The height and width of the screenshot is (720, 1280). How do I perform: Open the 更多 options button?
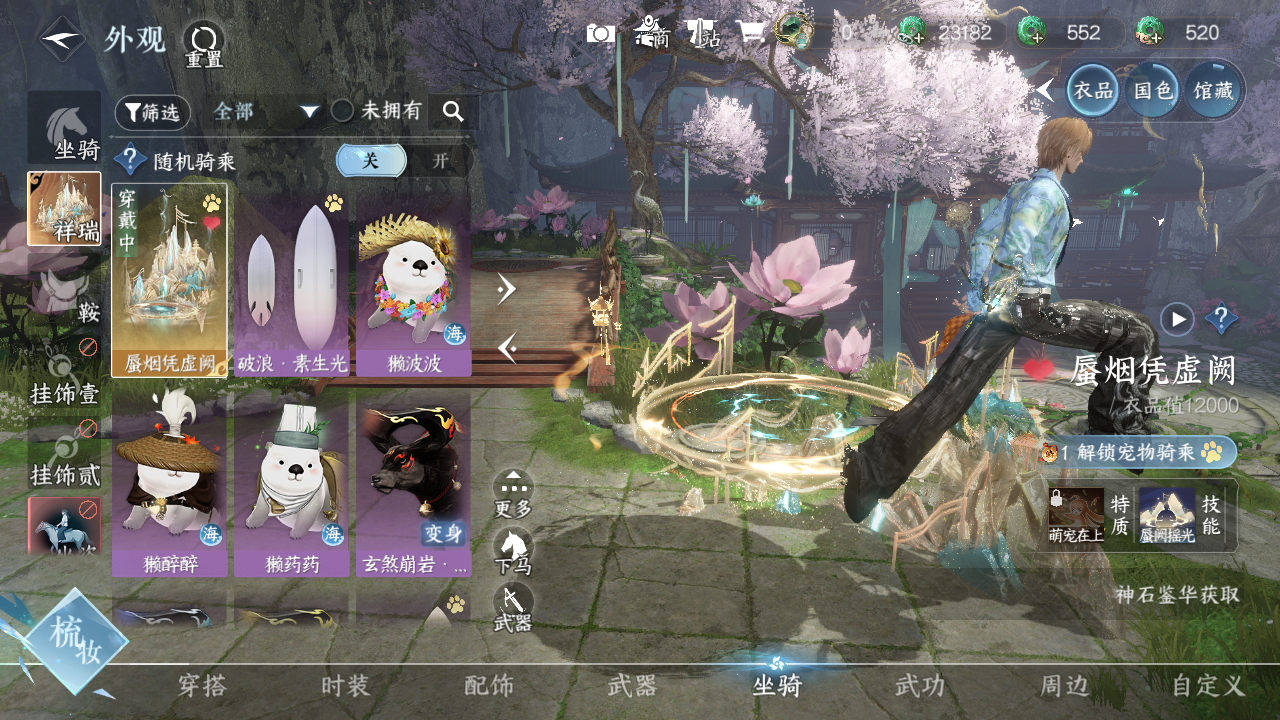pos(513,493)
